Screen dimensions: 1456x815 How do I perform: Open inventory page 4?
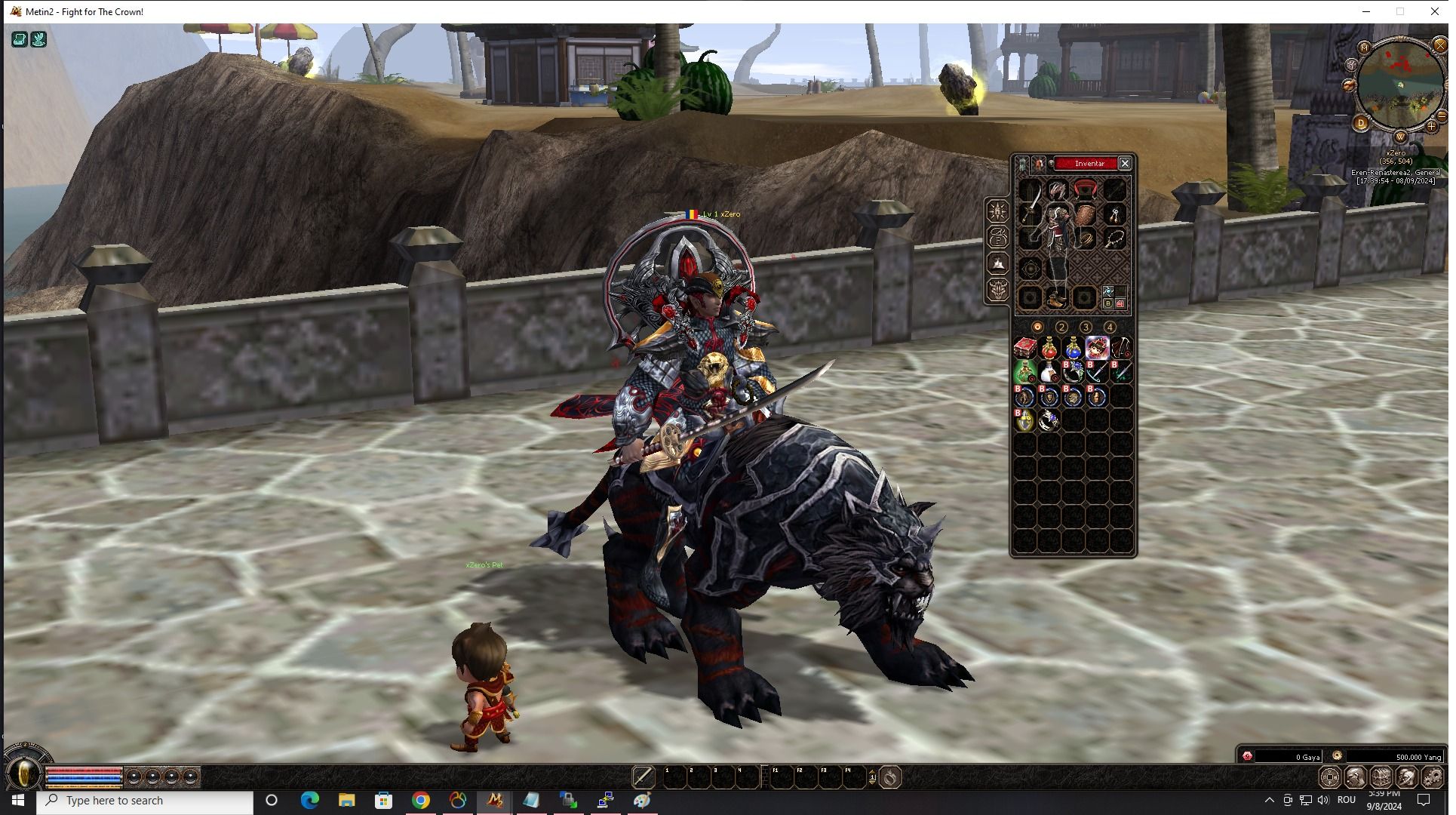[x=1110, y=328]
